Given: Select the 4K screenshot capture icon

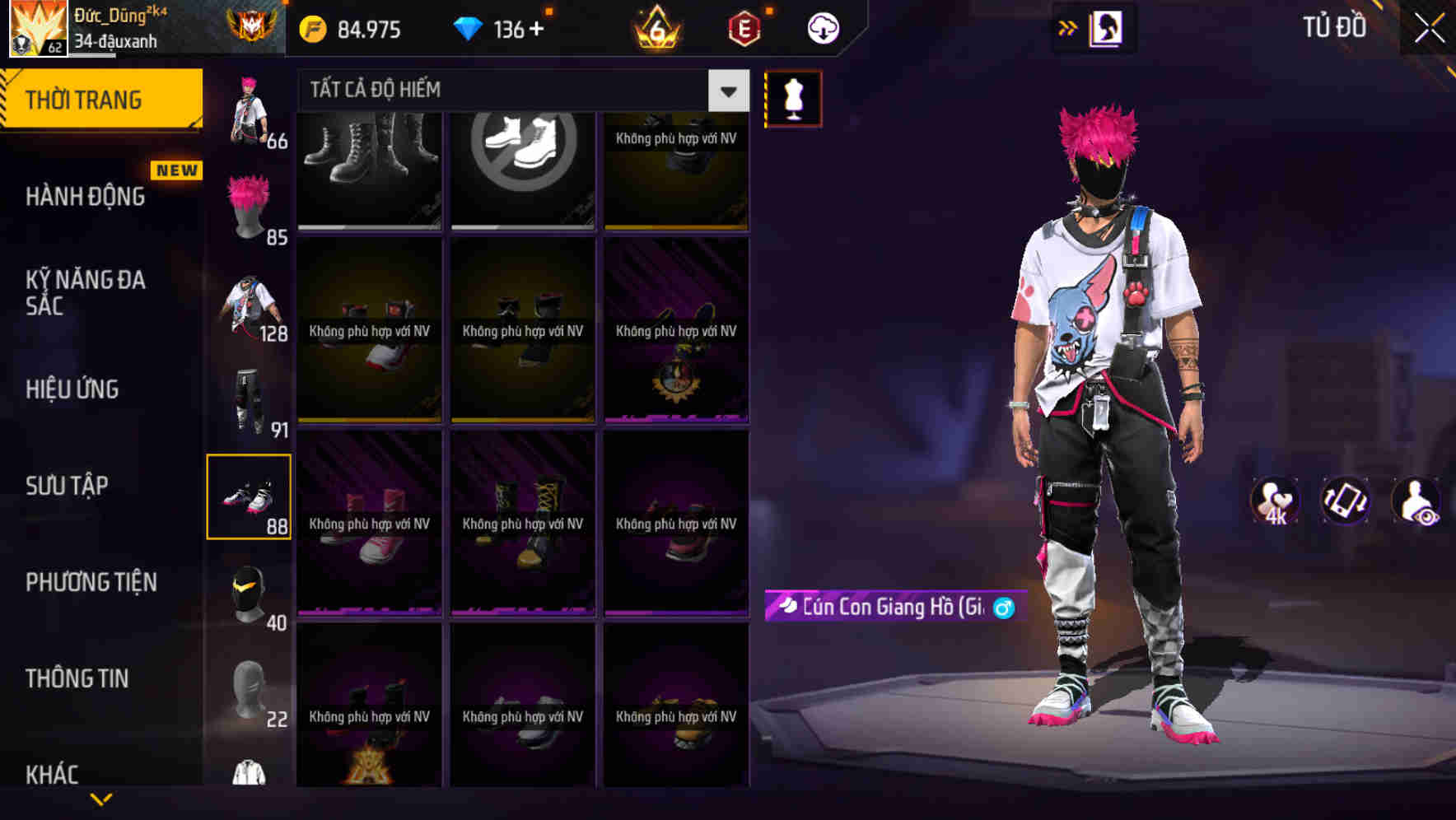Looking at the screenshot, I should pos(1274,501).
